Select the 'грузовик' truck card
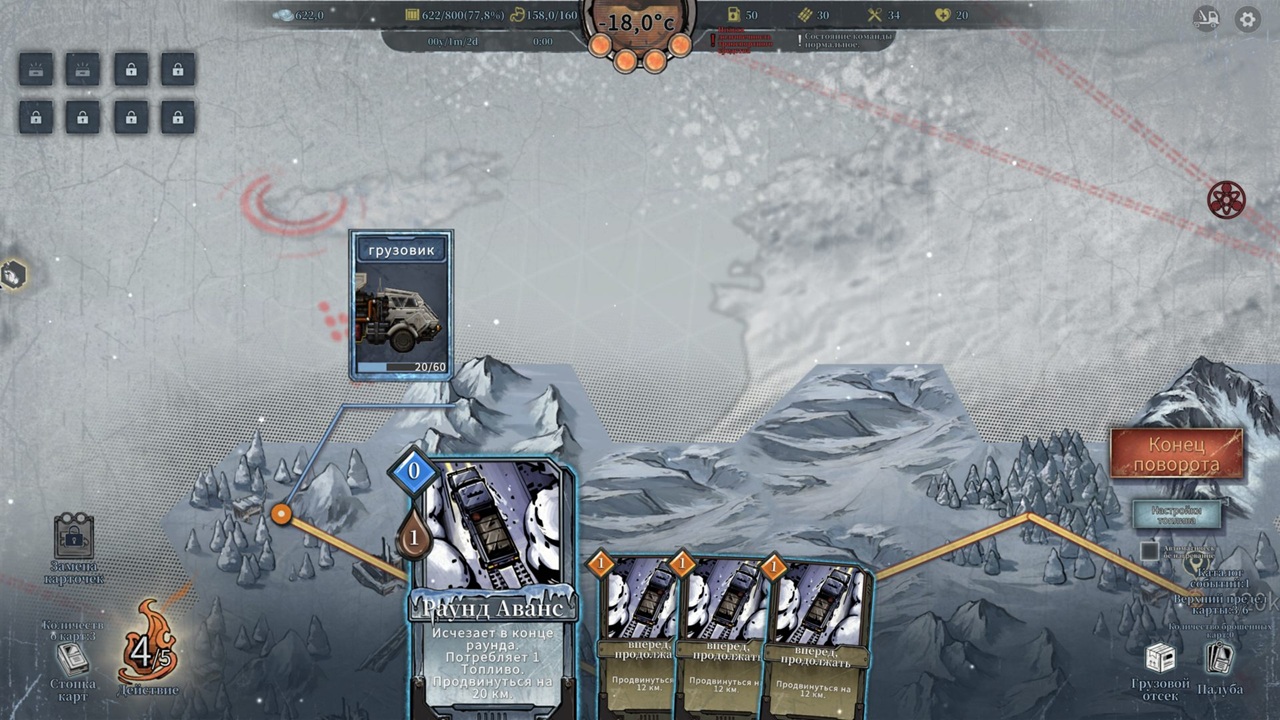Image resolution: width=1280 pixels, height=720 pixels. [401, 305]
